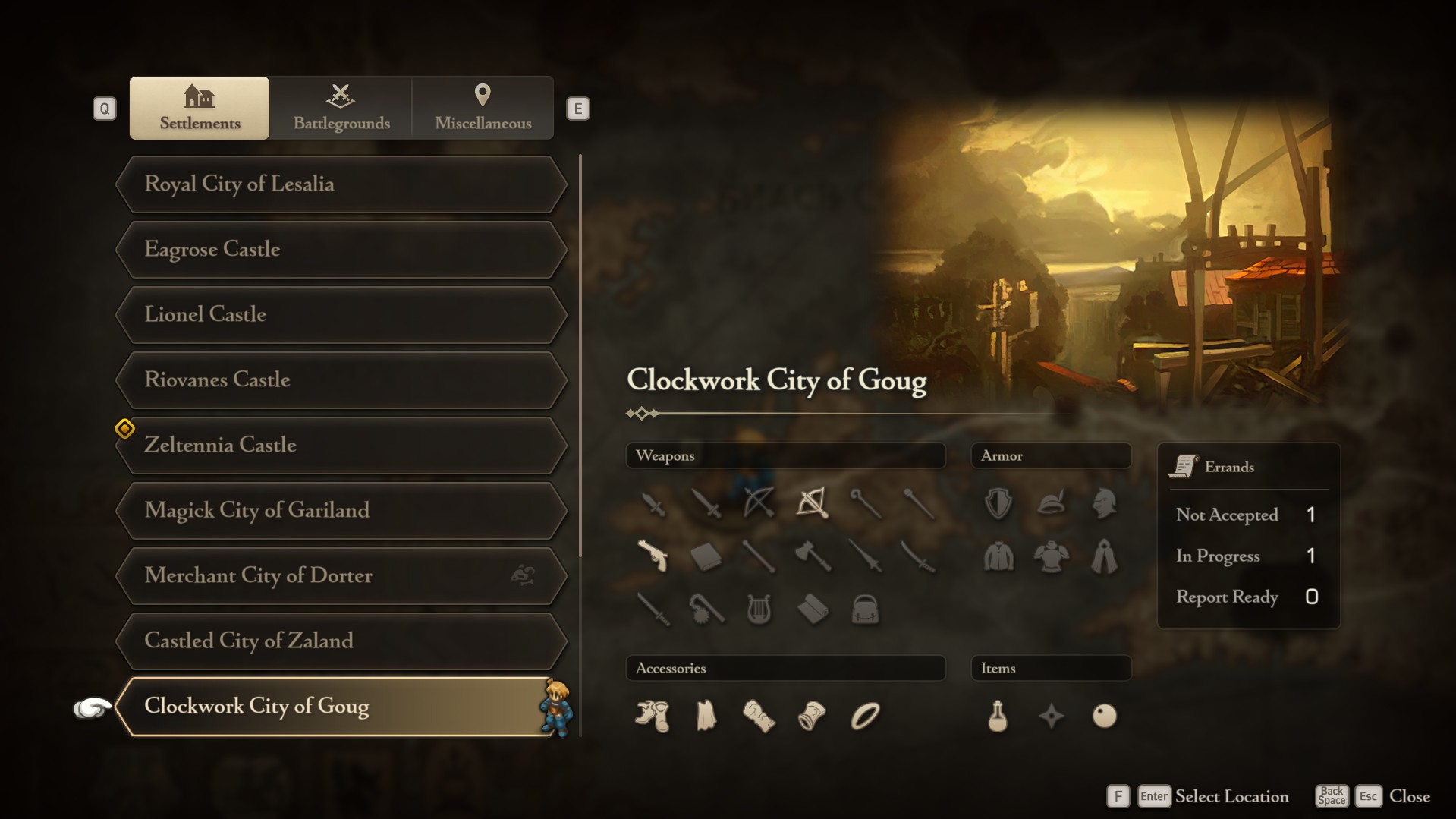Image resolution: width=1456 pixels, height=819 pixels.
Task: Close the location menu
Action: coord(1409,796)
